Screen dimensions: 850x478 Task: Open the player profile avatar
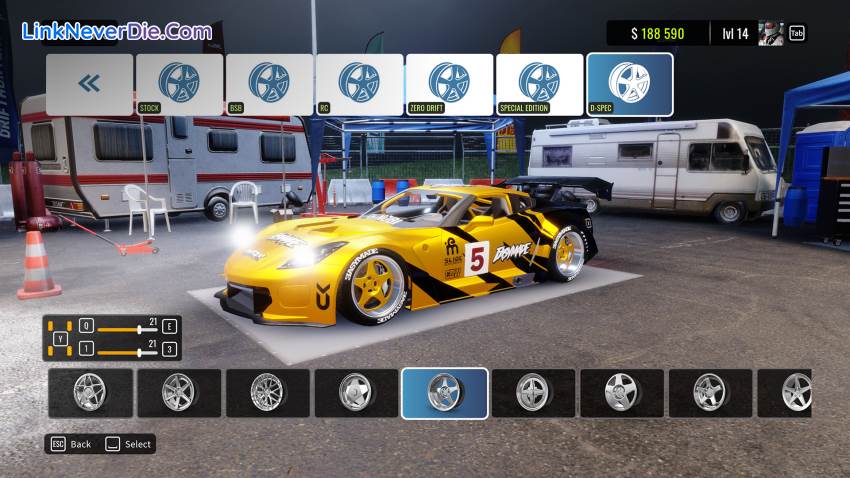click(771, 33)
